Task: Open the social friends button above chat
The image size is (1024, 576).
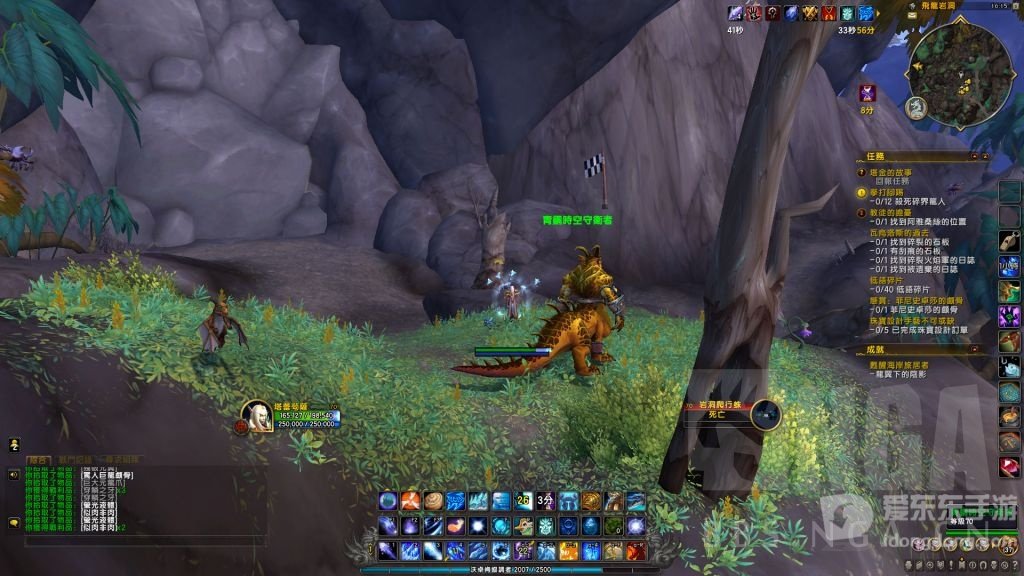Action: [14, 443]
